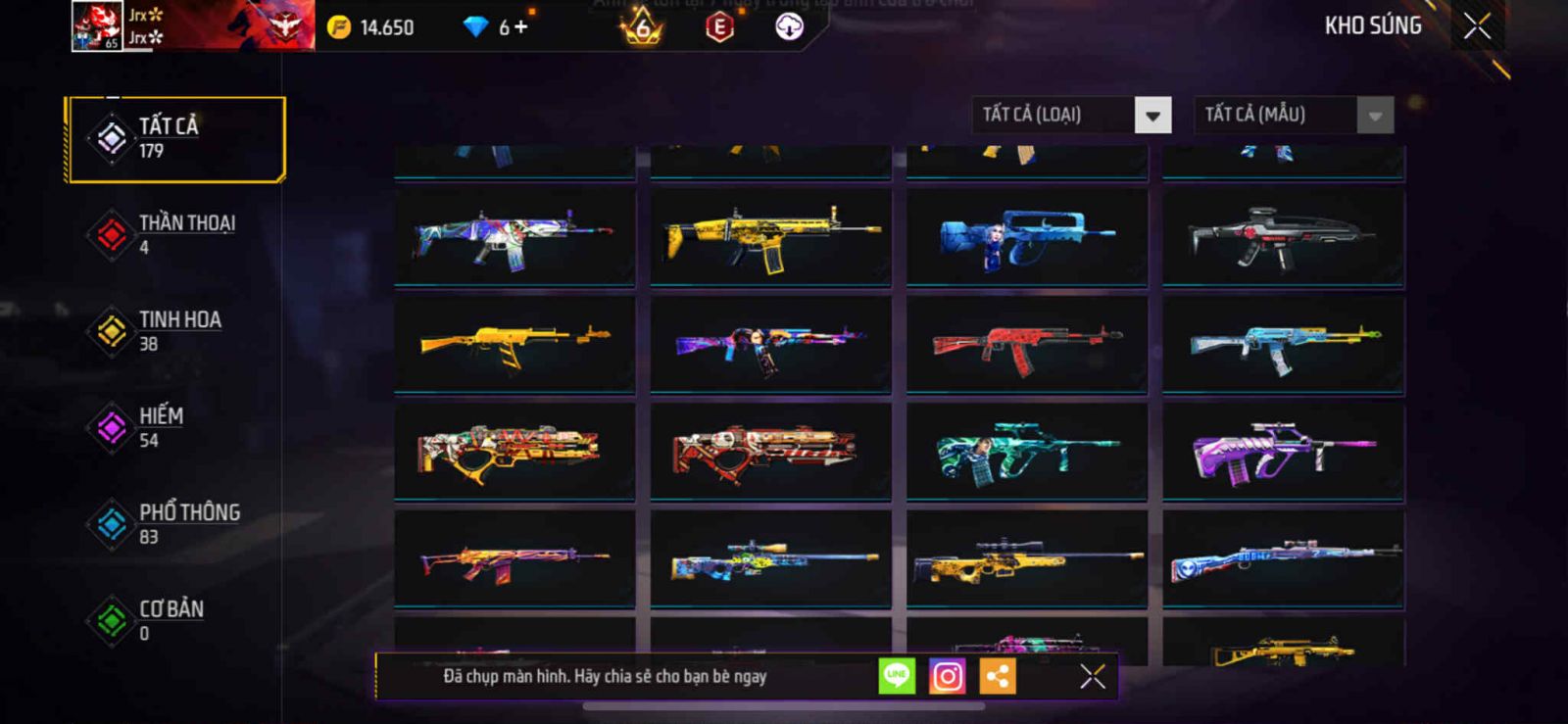Close the Kho Súng weapon vault

tap(1477, 26)
